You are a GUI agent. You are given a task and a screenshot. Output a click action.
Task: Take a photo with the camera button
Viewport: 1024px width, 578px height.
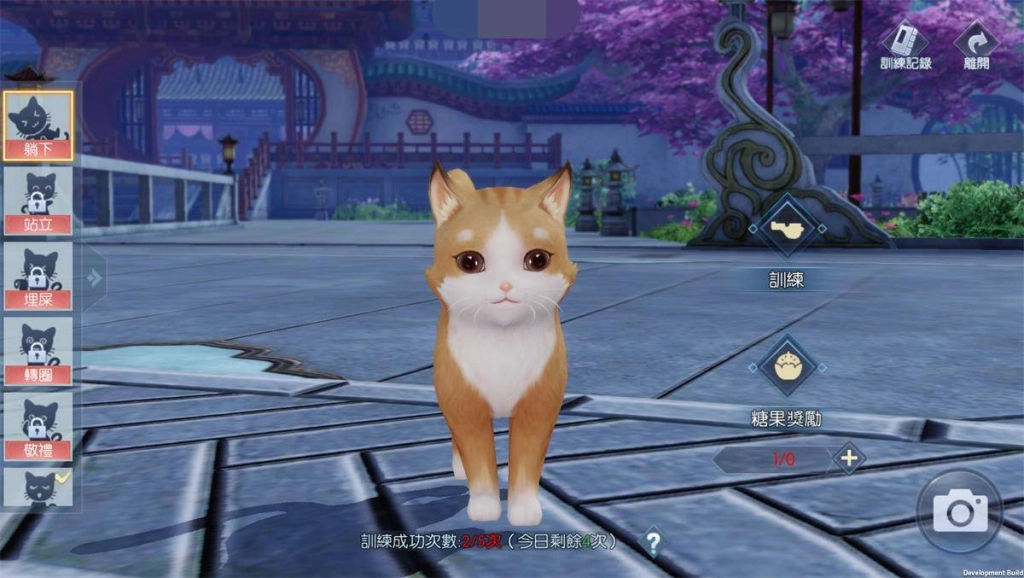click(960, 512)
